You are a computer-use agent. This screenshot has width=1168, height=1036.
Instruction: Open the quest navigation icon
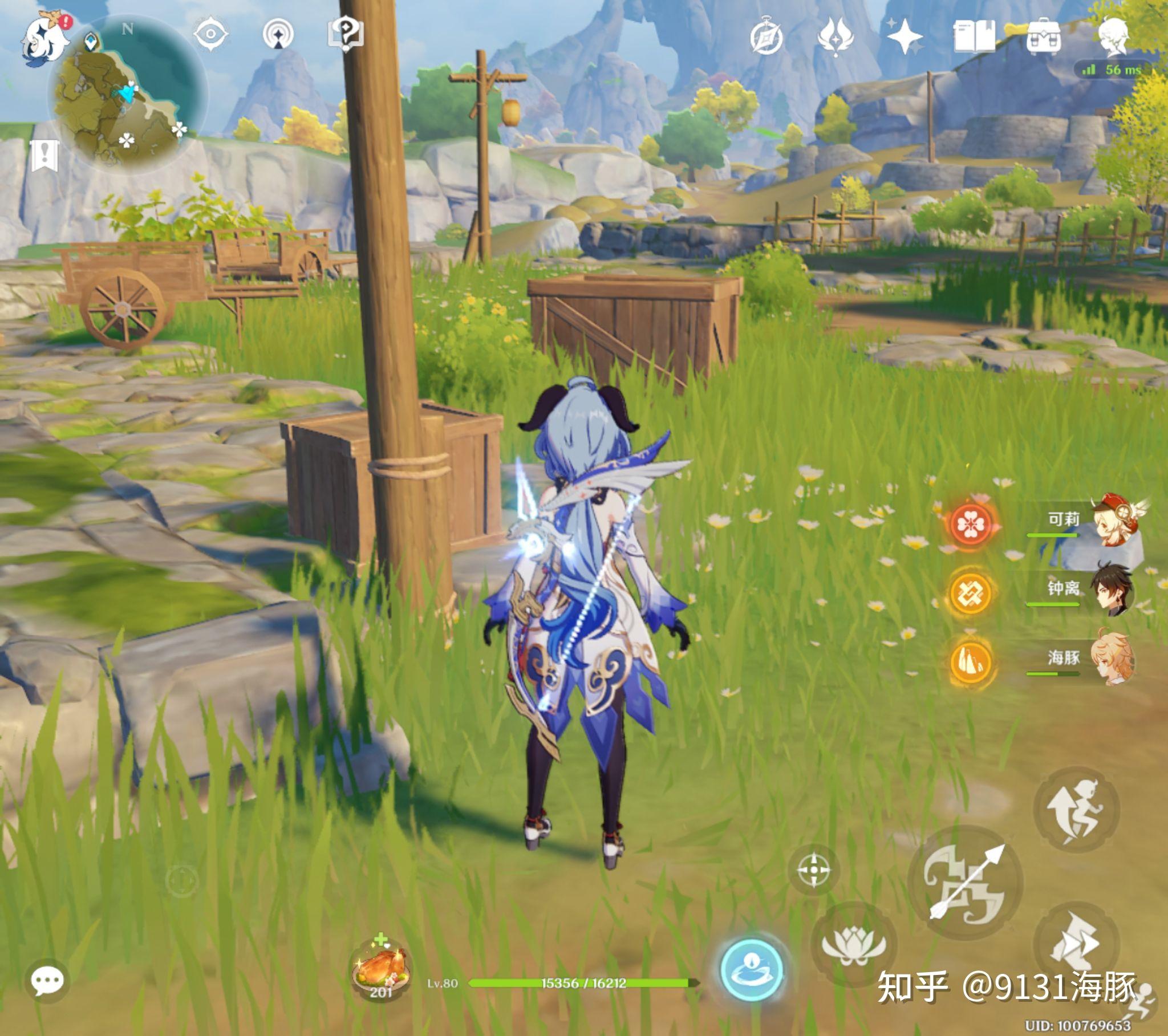(278, 35)
